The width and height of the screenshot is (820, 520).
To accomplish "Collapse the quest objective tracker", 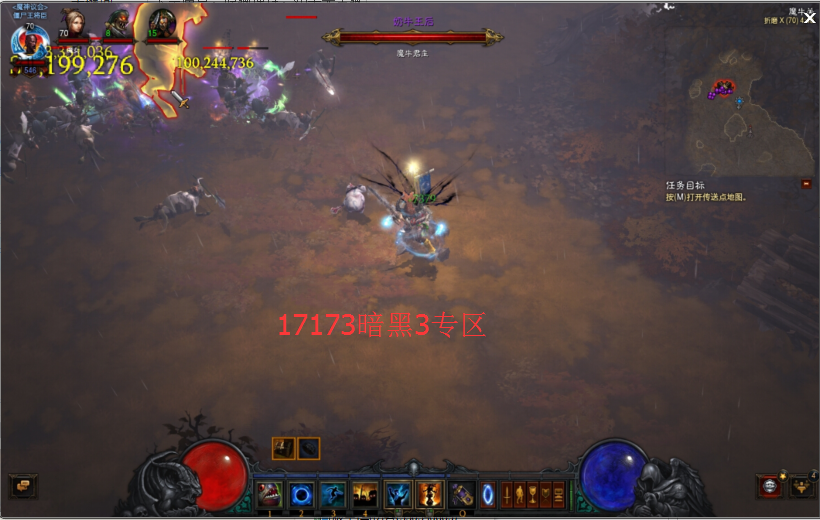I will coord(806,184).
